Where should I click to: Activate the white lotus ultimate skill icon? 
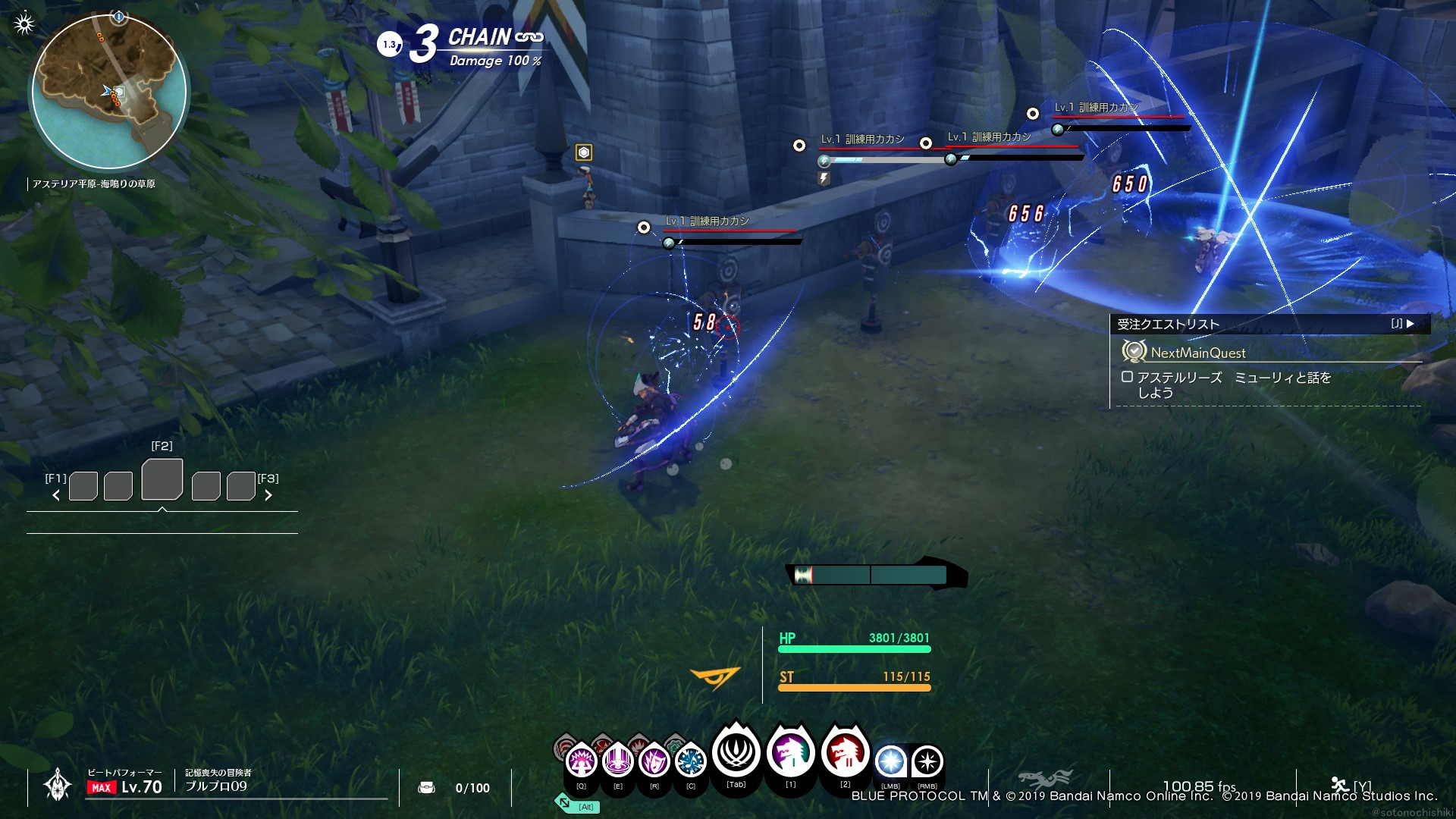tap(736, 752)
